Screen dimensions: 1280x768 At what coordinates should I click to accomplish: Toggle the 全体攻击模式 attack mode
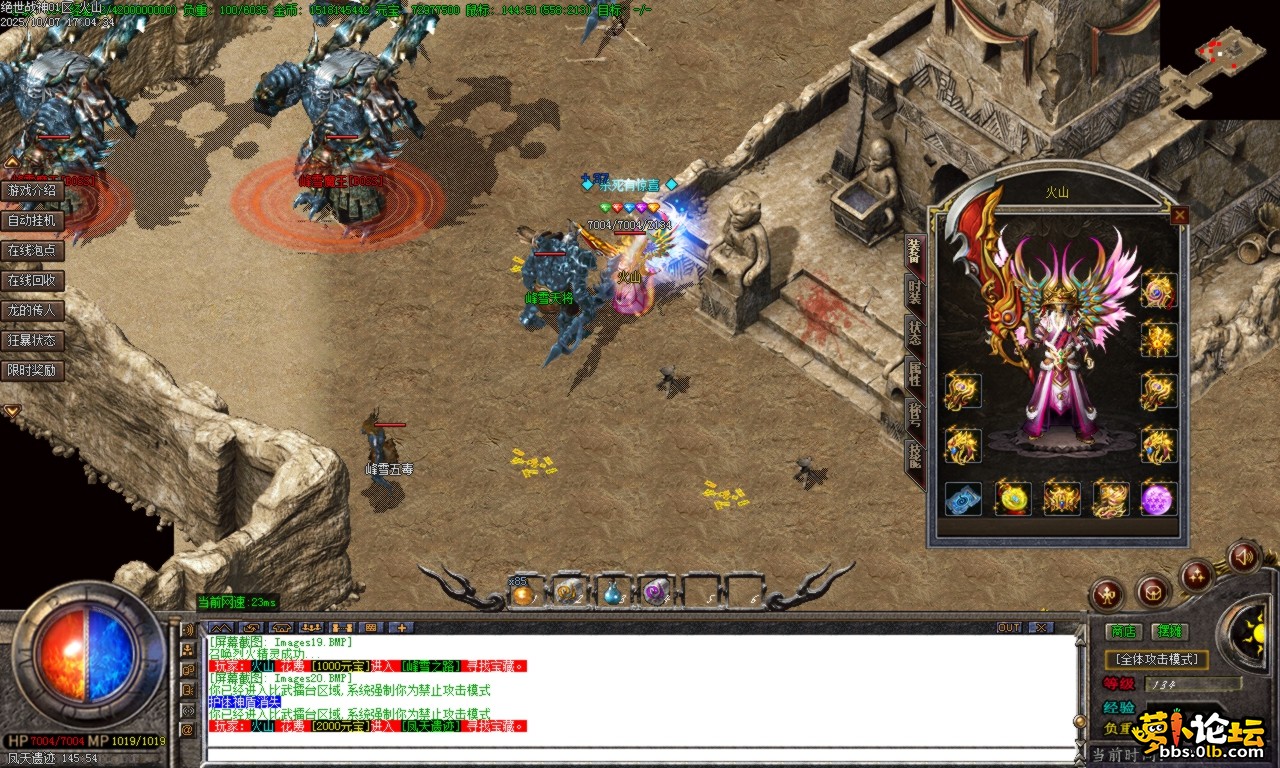click(x=1156, y=660)
